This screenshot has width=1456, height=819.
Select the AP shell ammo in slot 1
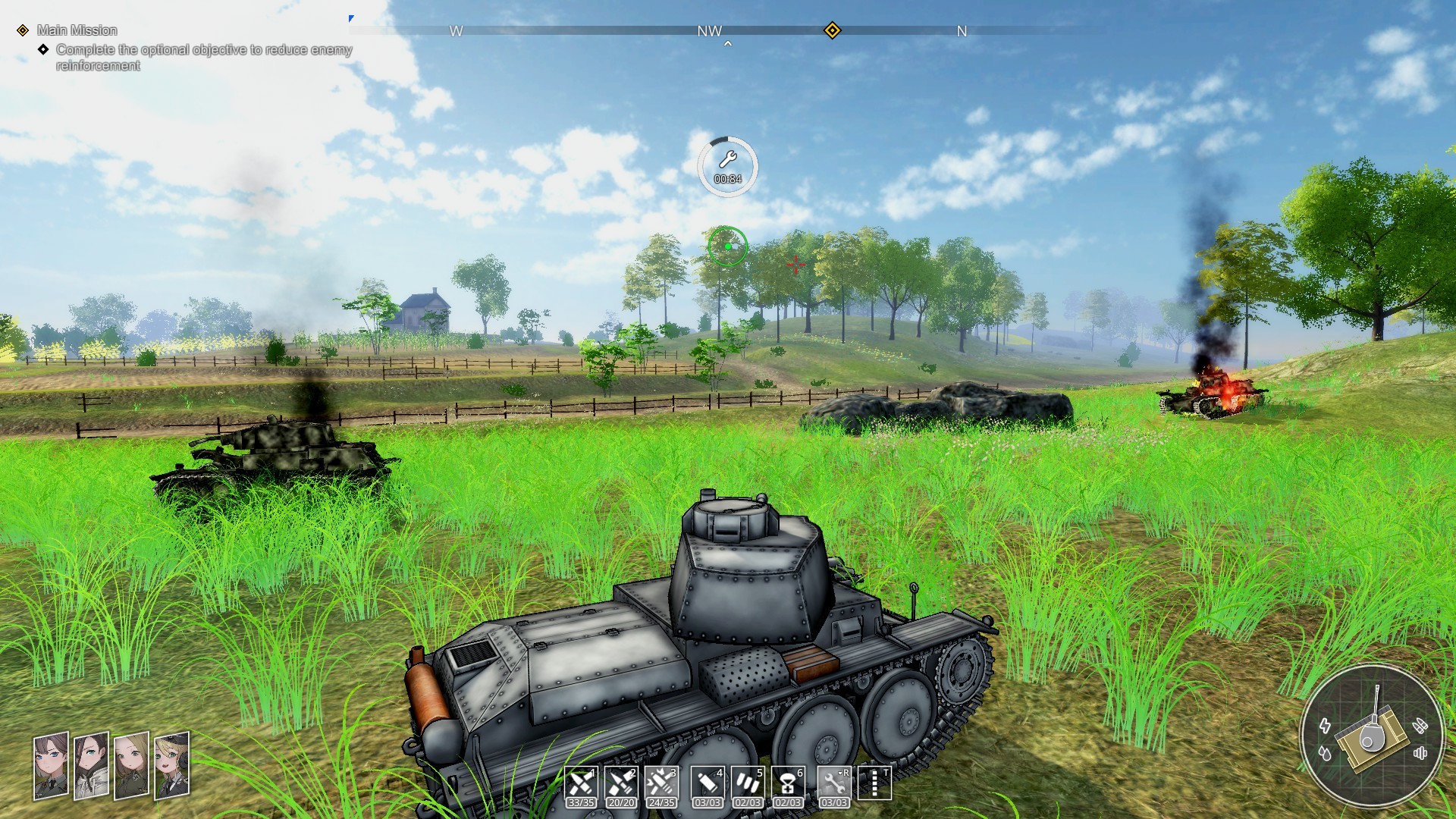click(x=581, y=783)
